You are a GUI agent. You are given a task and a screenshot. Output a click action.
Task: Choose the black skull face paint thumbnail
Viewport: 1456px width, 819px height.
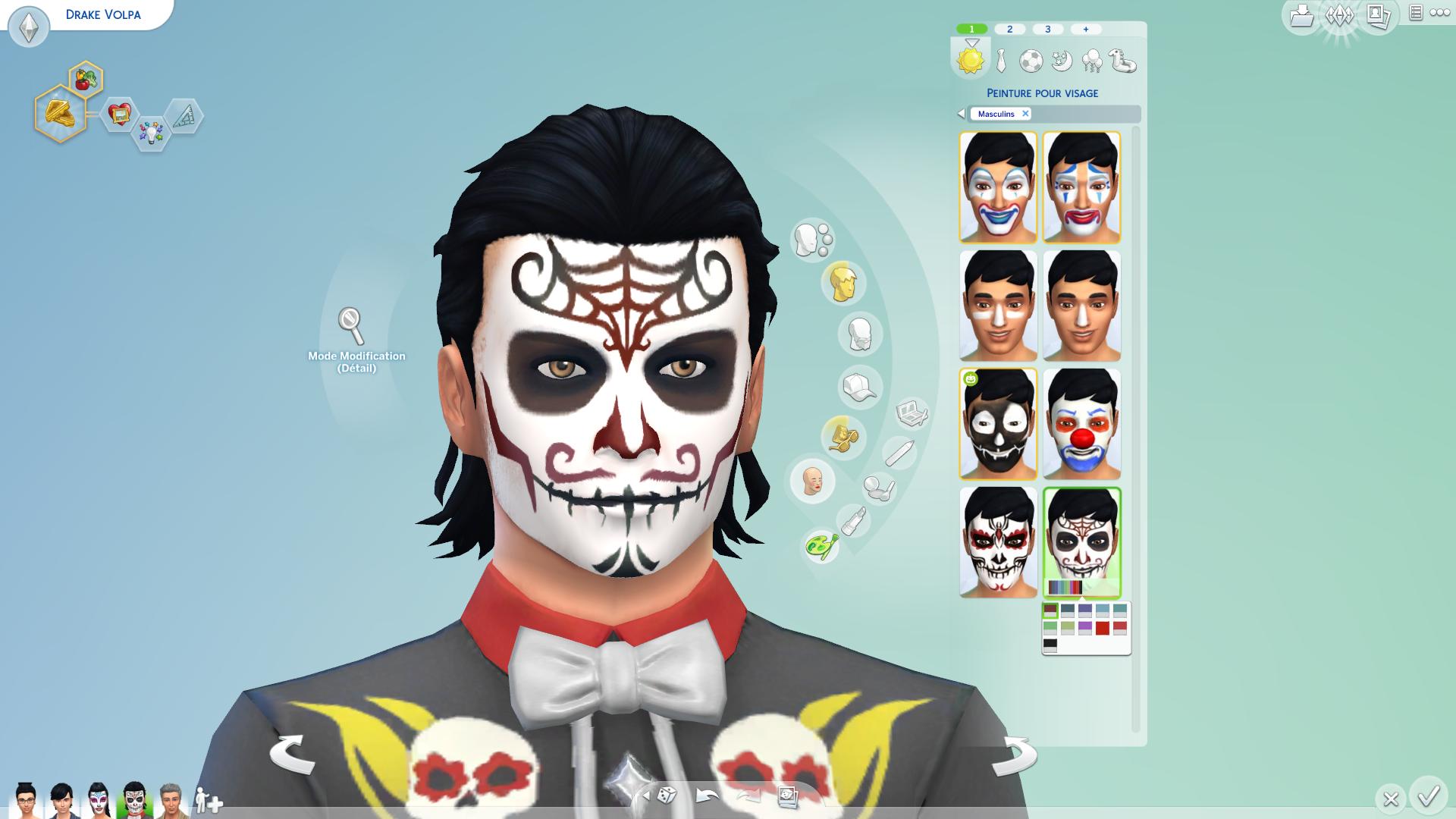coord(998,424)
